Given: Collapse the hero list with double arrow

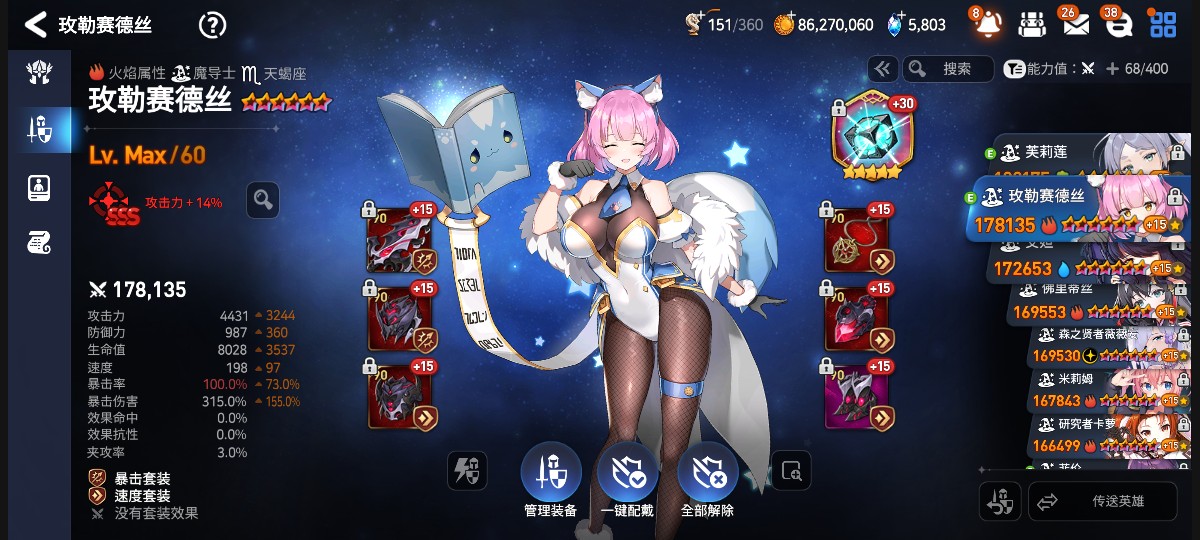Looking at the screenshot, I should 882,69.
